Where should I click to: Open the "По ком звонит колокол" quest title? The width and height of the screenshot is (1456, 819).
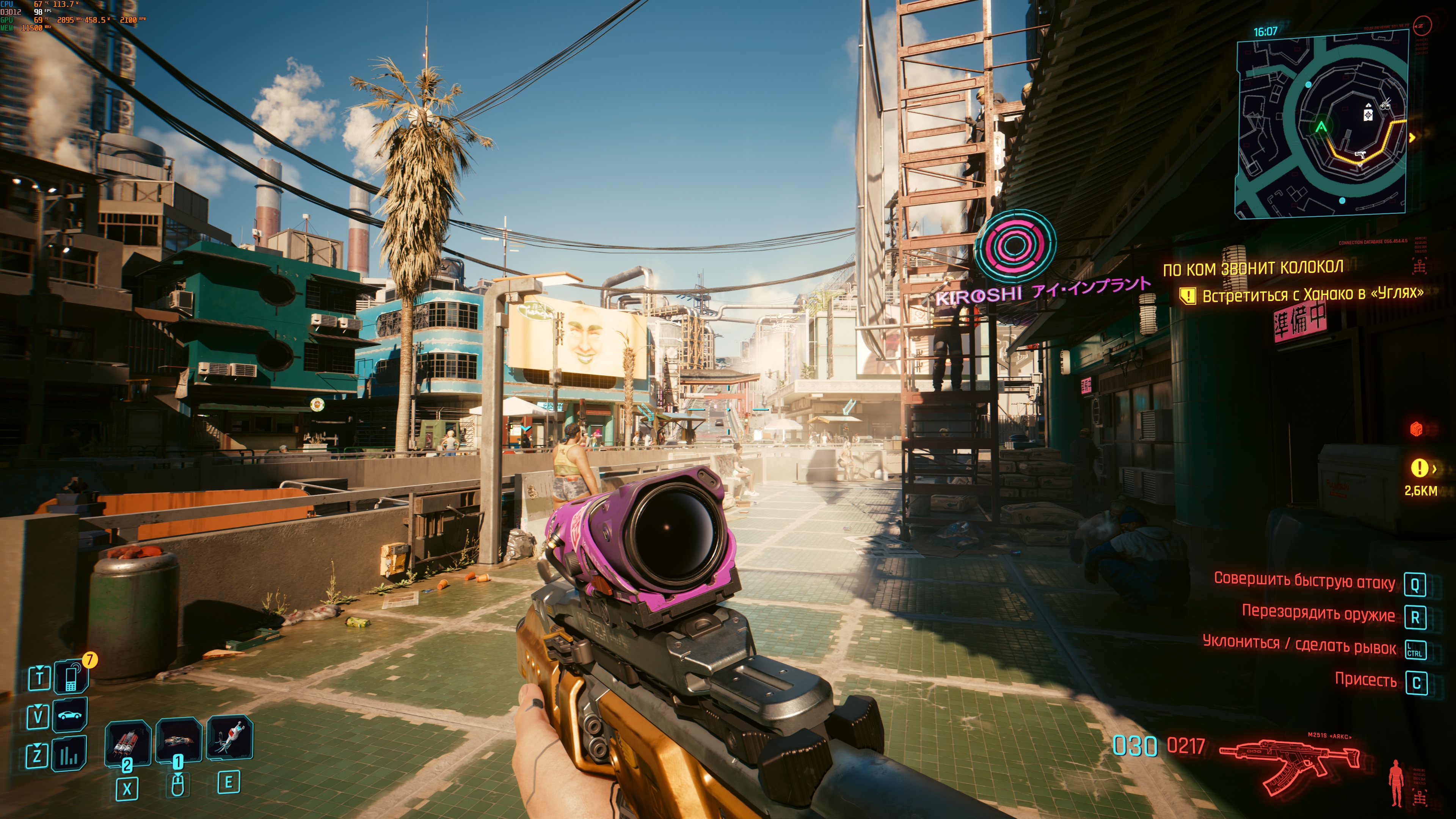click(1252, 268)
